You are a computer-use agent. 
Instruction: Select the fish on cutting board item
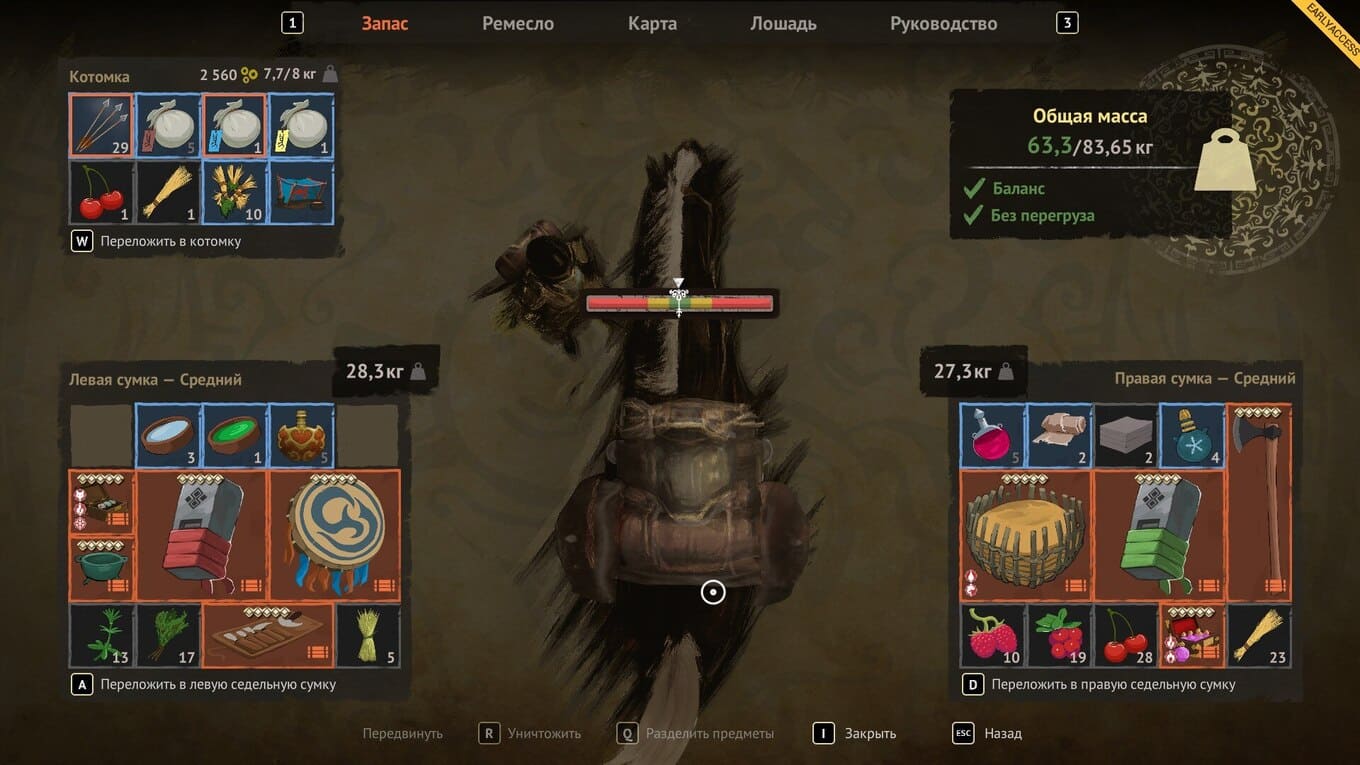(x=267, y=635)
